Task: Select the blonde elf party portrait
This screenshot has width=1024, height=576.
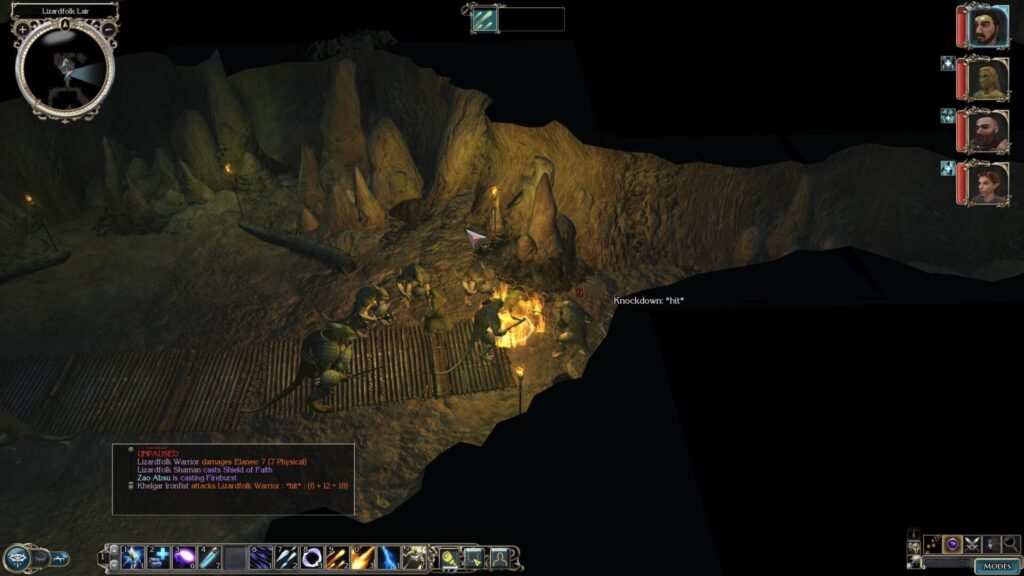Action: point(986,78)
